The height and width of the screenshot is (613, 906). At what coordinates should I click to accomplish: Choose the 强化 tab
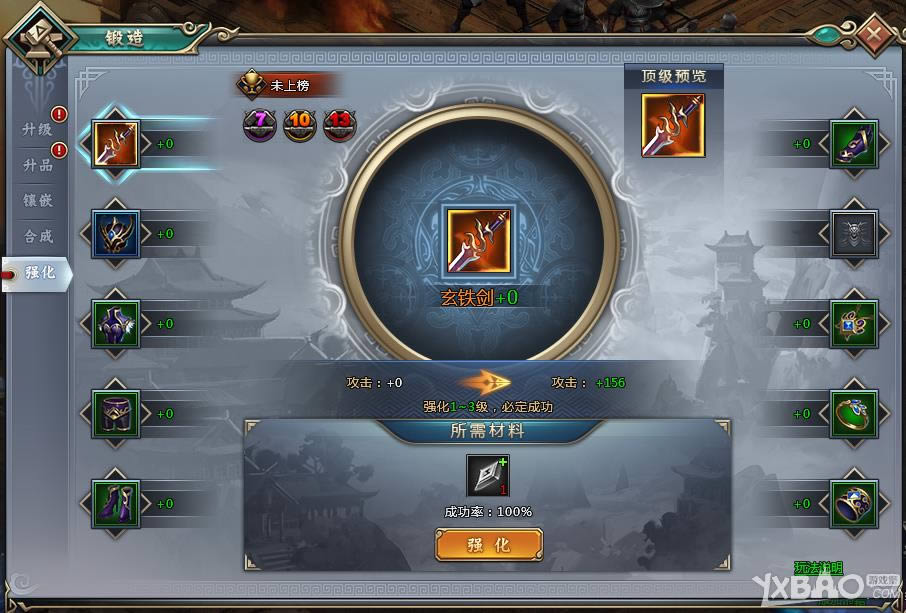39,273
